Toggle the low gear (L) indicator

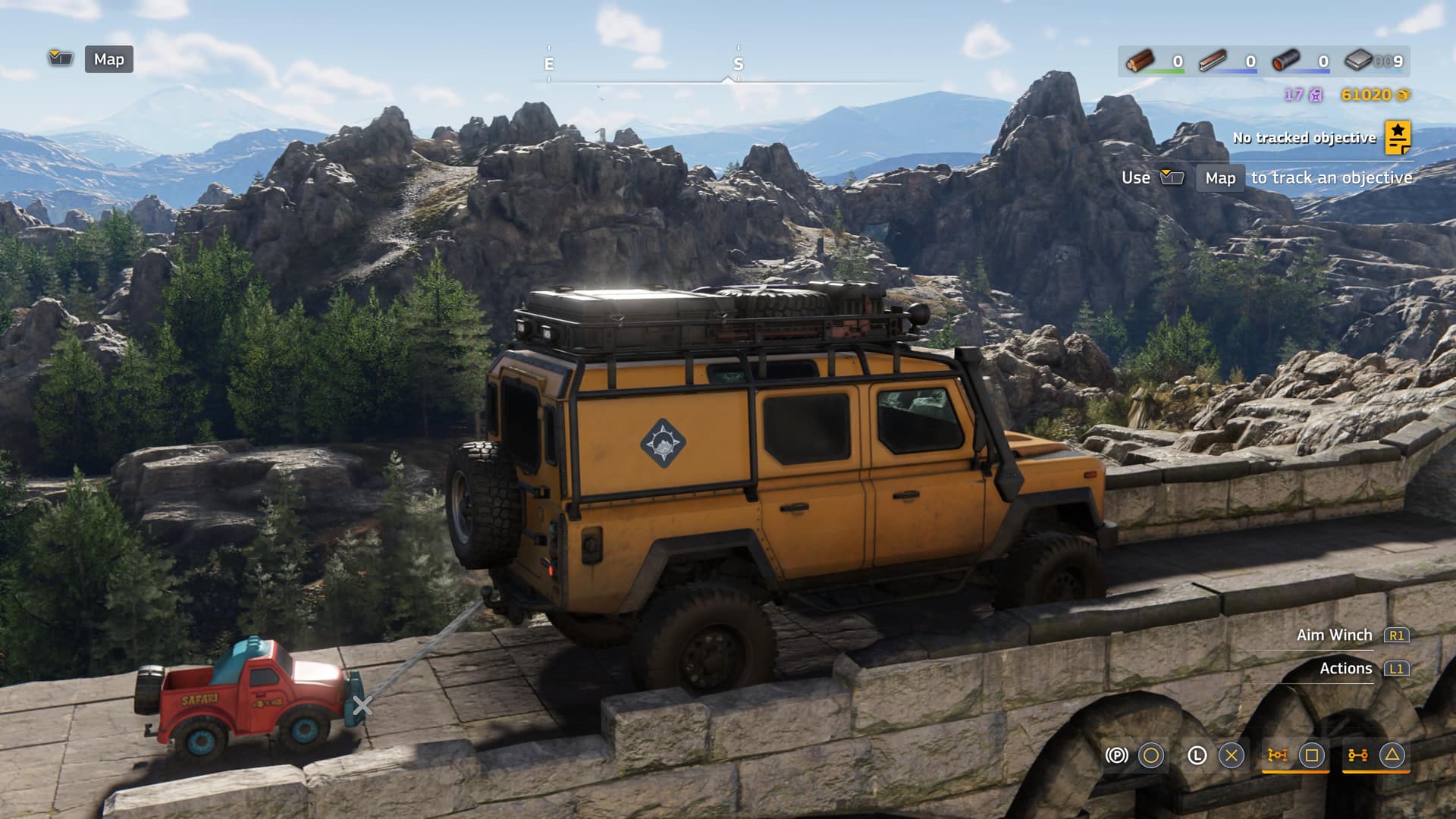[x=1197, y=755]
